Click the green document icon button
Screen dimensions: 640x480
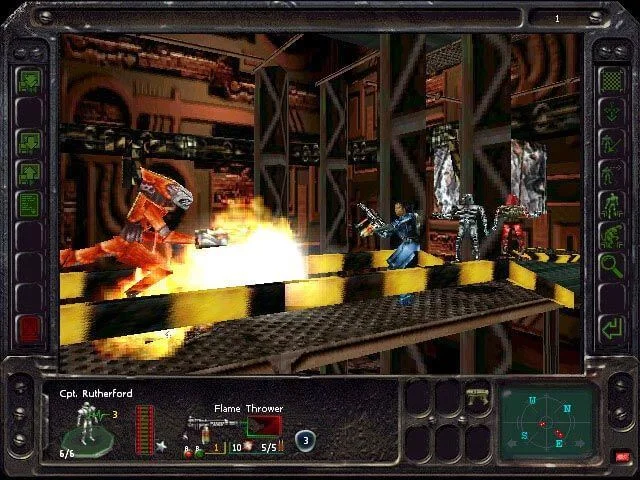coord(29,203)
